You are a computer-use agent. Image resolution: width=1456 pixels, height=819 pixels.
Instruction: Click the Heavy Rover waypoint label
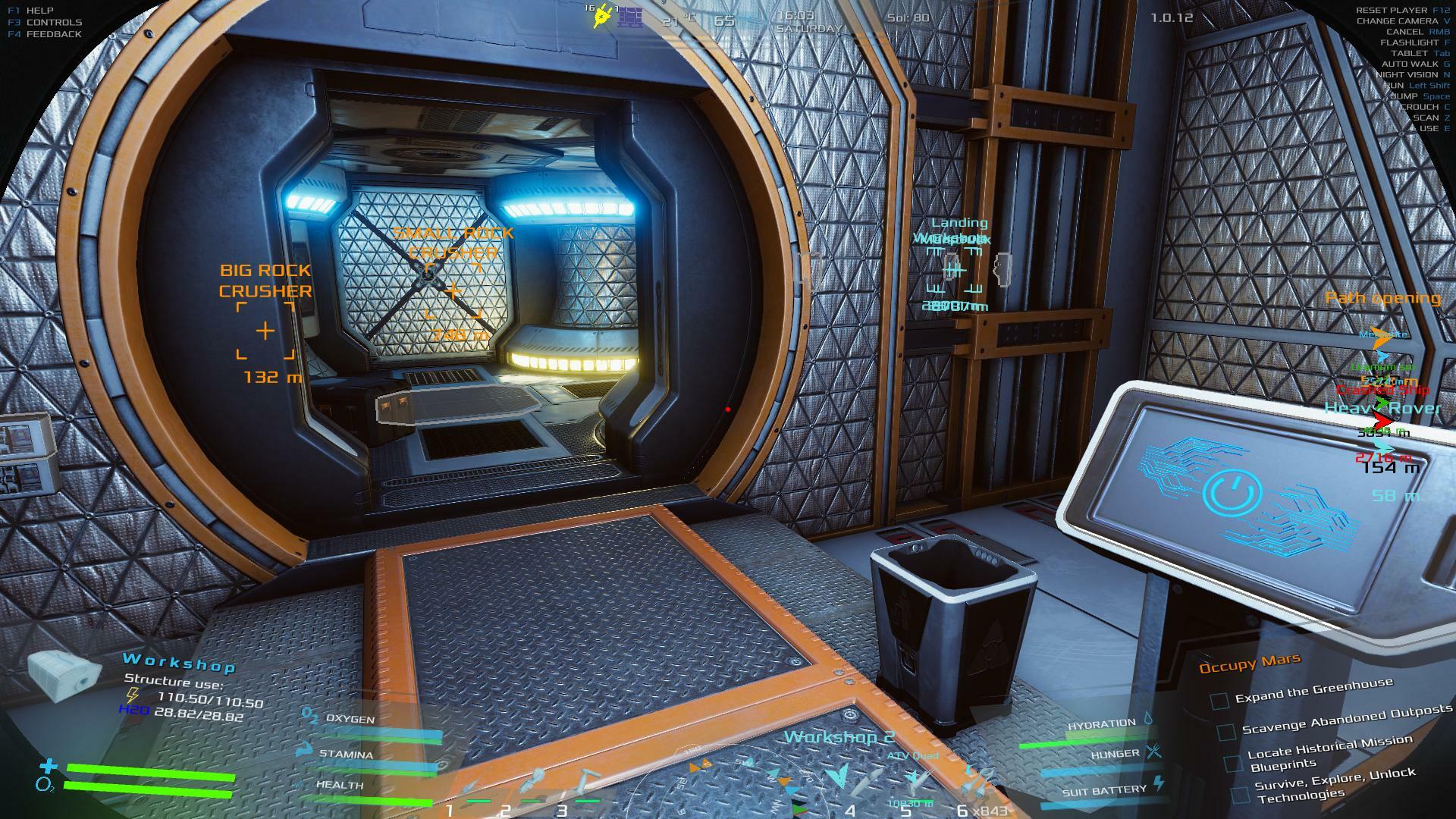1382,408
